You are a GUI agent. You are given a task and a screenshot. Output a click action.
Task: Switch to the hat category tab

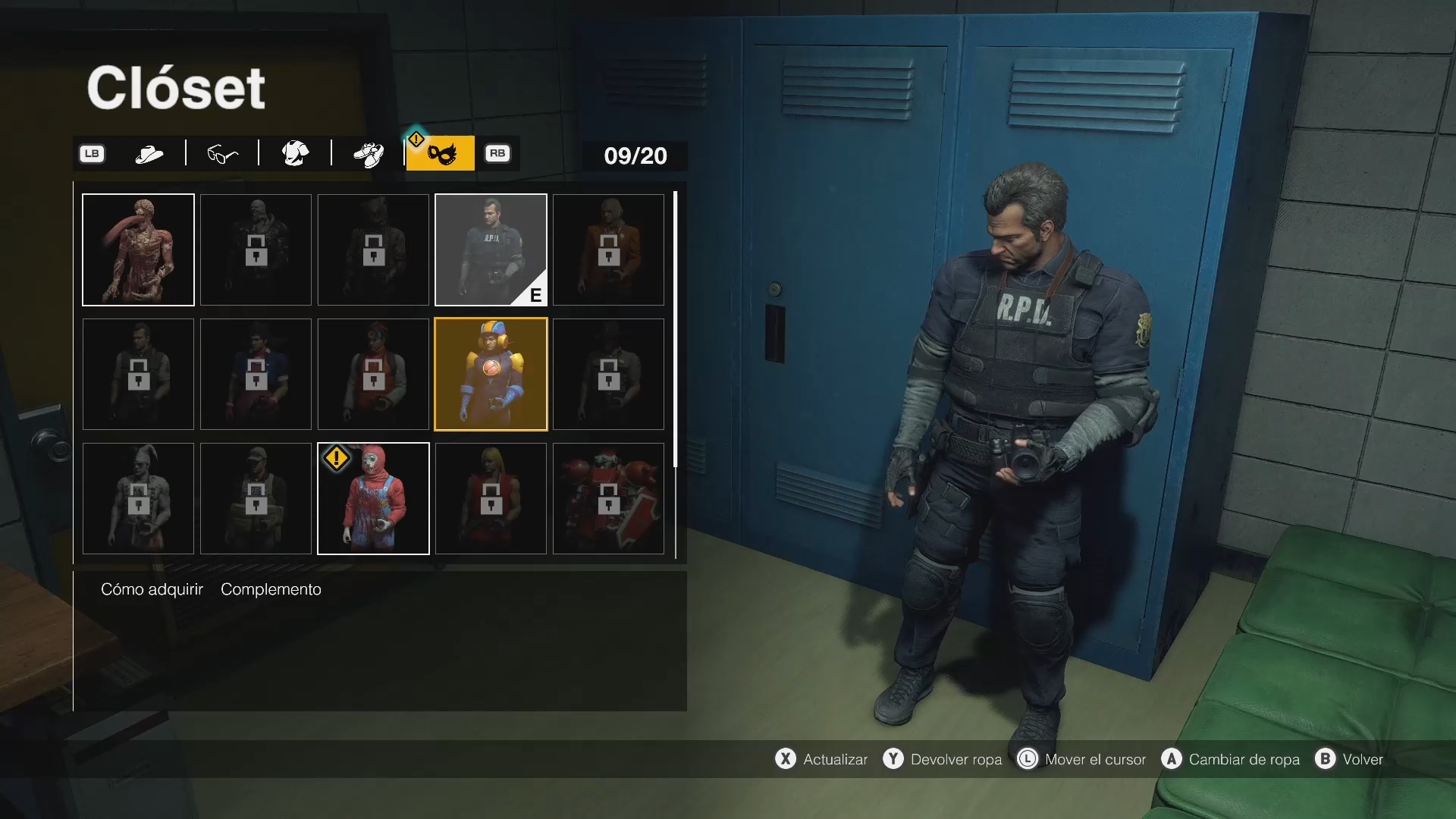(149, 154)
